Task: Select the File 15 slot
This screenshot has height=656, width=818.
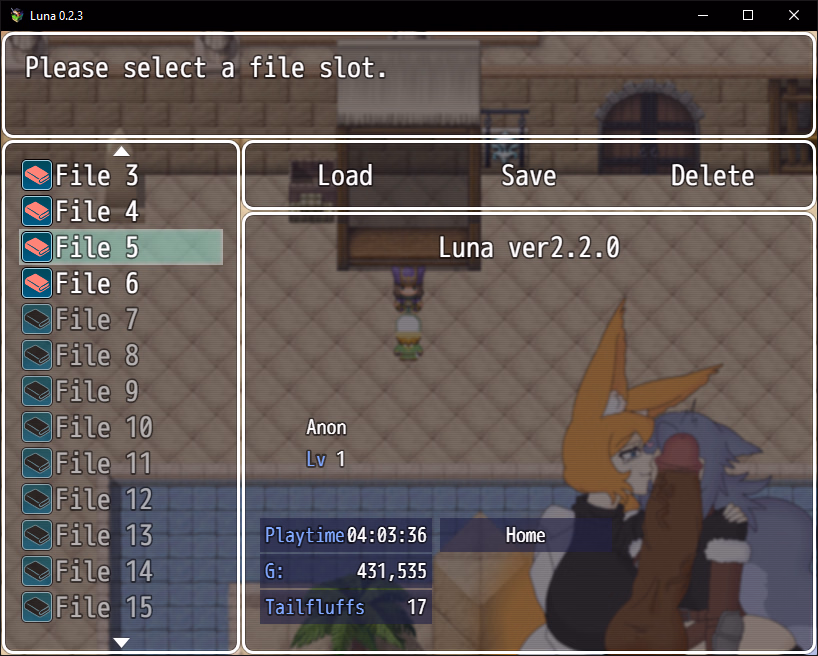Action: (x=121, y=607)
